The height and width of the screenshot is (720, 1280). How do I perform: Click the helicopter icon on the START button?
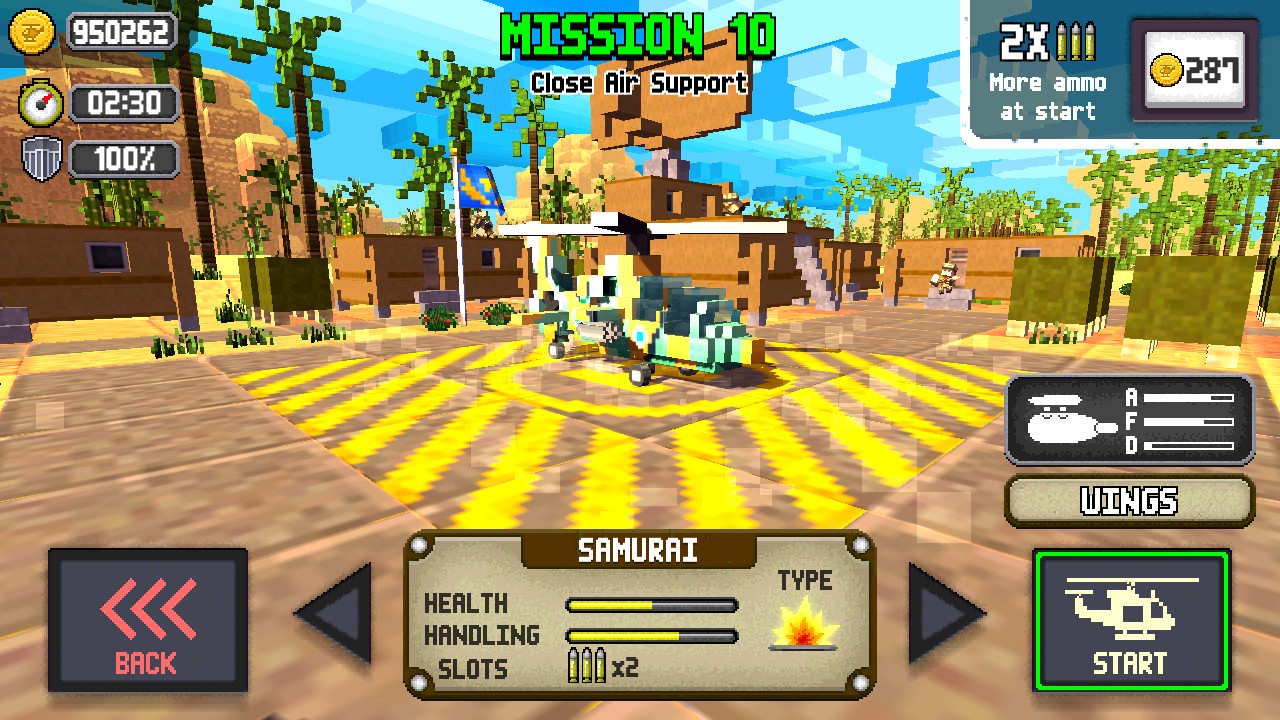point(1128,607)
